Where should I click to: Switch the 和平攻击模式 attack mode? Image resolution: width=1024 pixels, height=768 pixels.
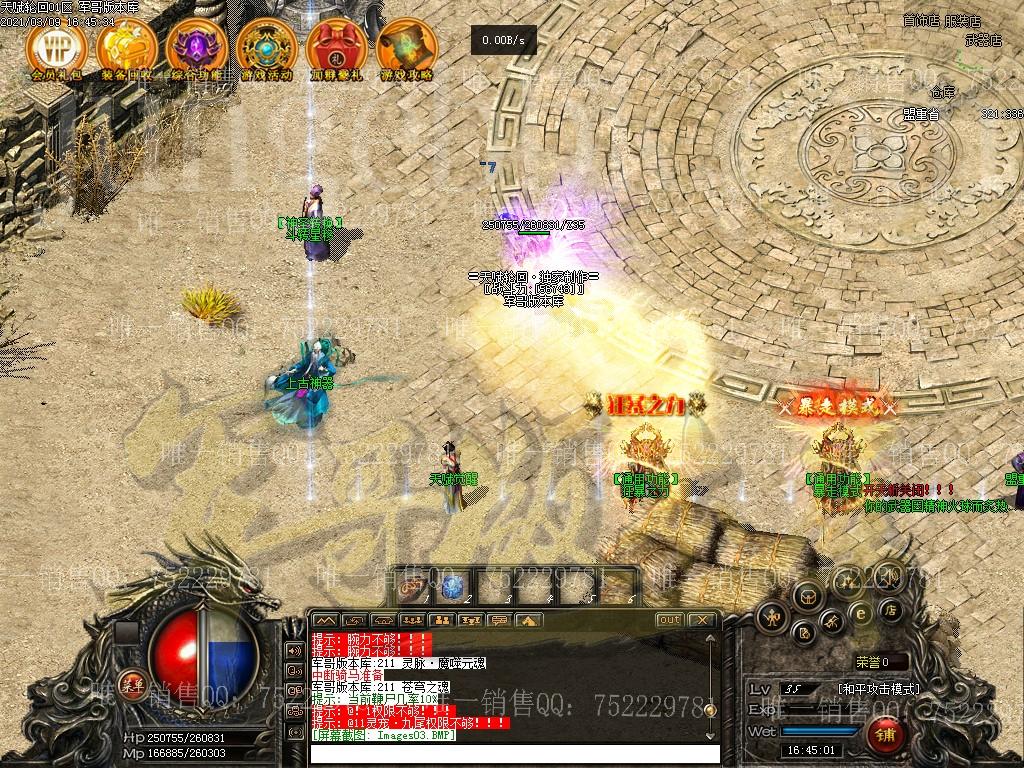(879, 689)
